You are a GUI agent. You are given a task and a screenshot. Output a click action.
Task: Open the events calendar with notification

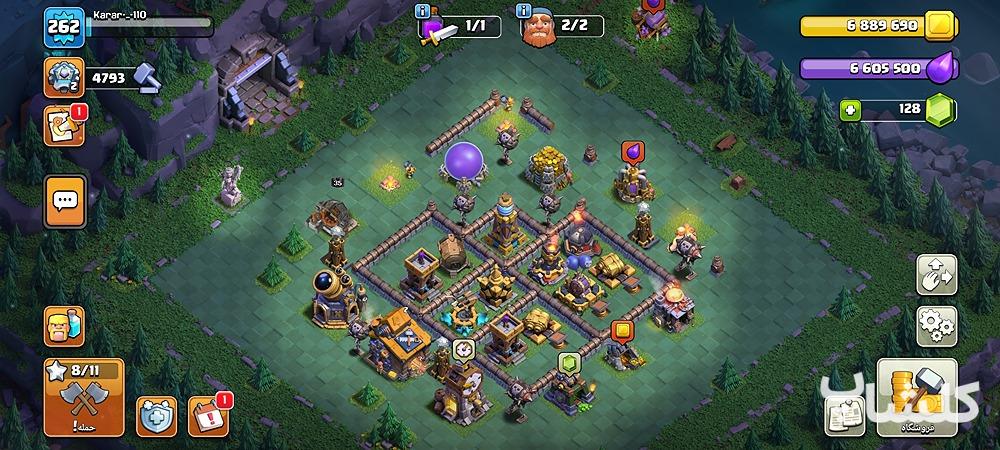tap(208, 415)
